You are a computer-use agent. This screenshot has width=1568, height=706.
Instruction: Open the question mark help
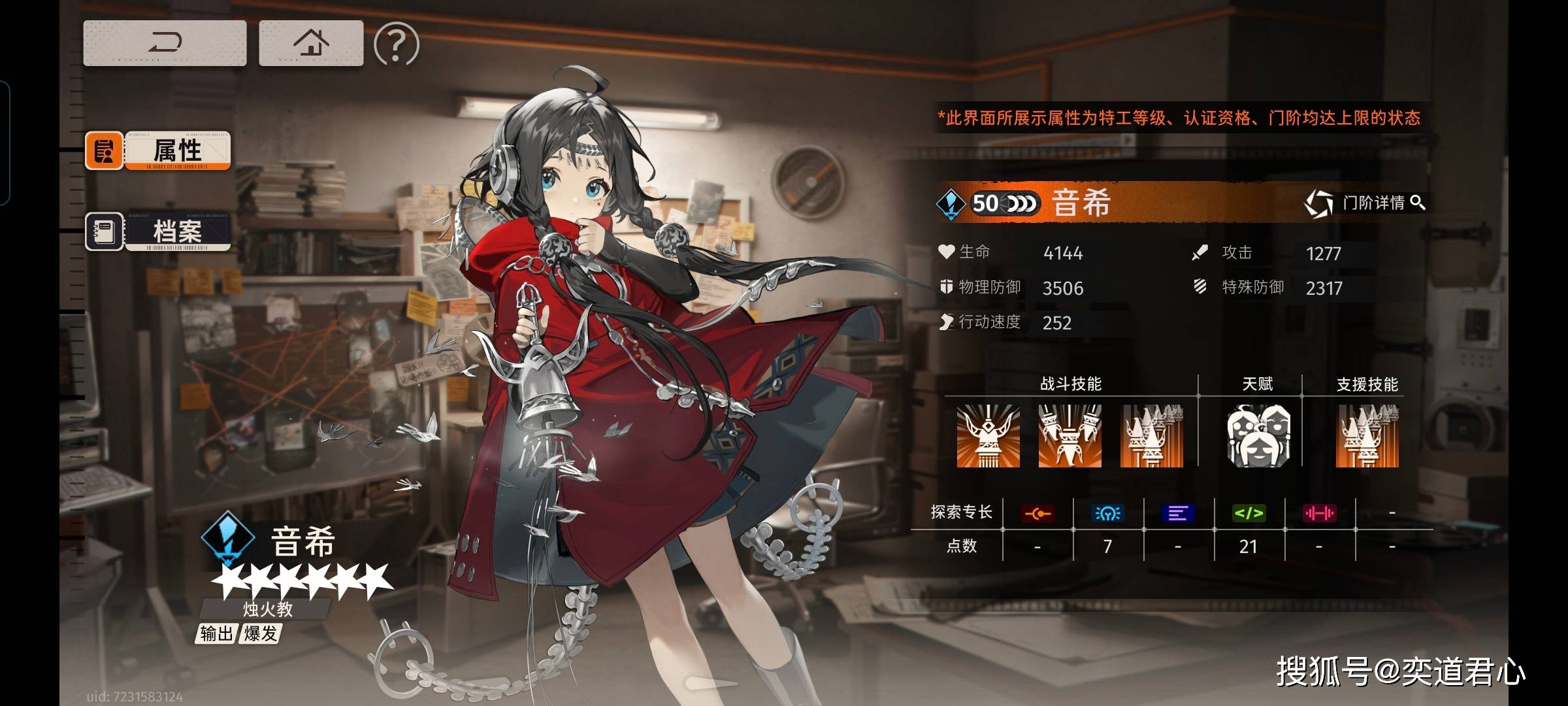point(396,44)
